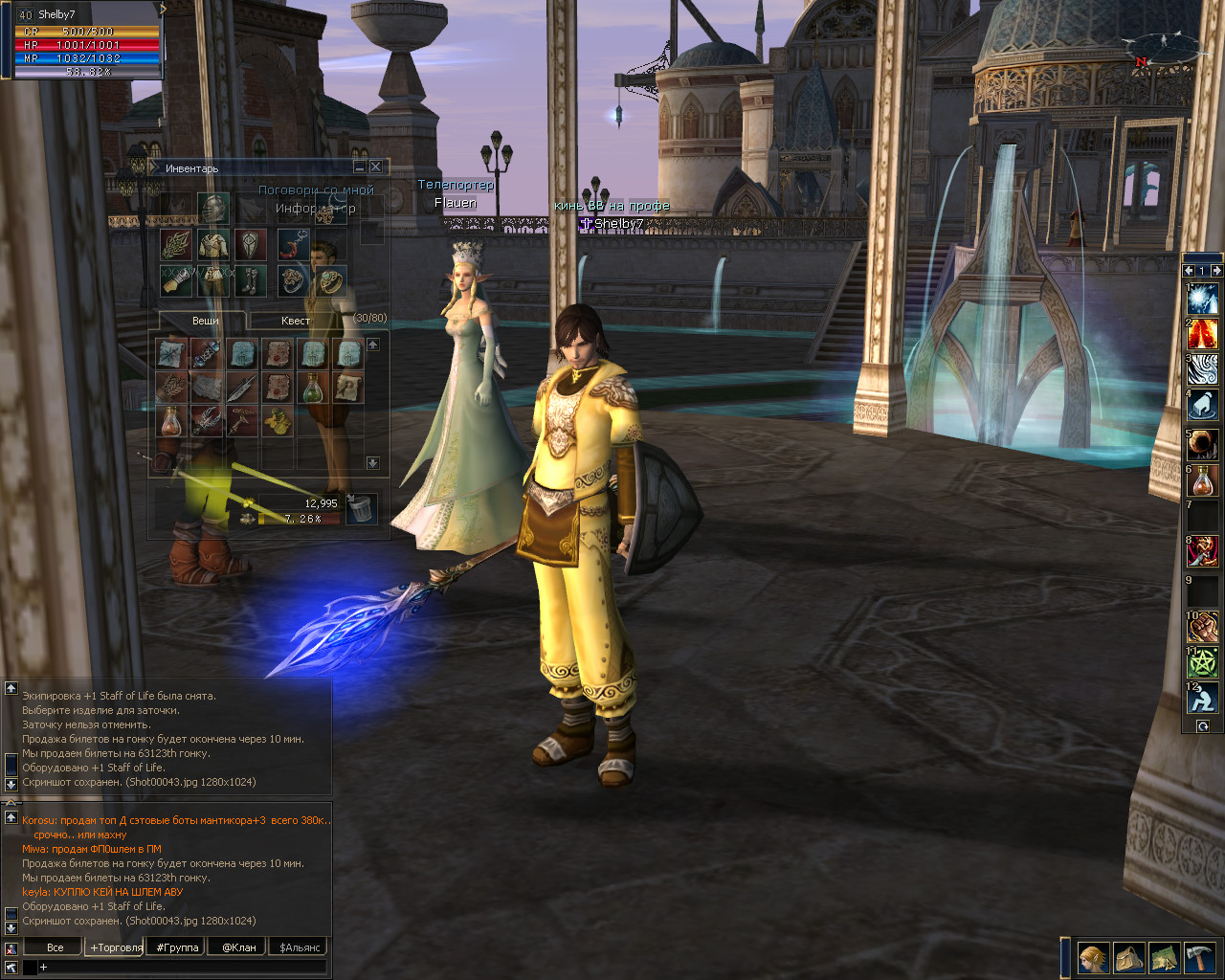
Task: Show the Все chat tab
Action: click(x=56, y=947)
